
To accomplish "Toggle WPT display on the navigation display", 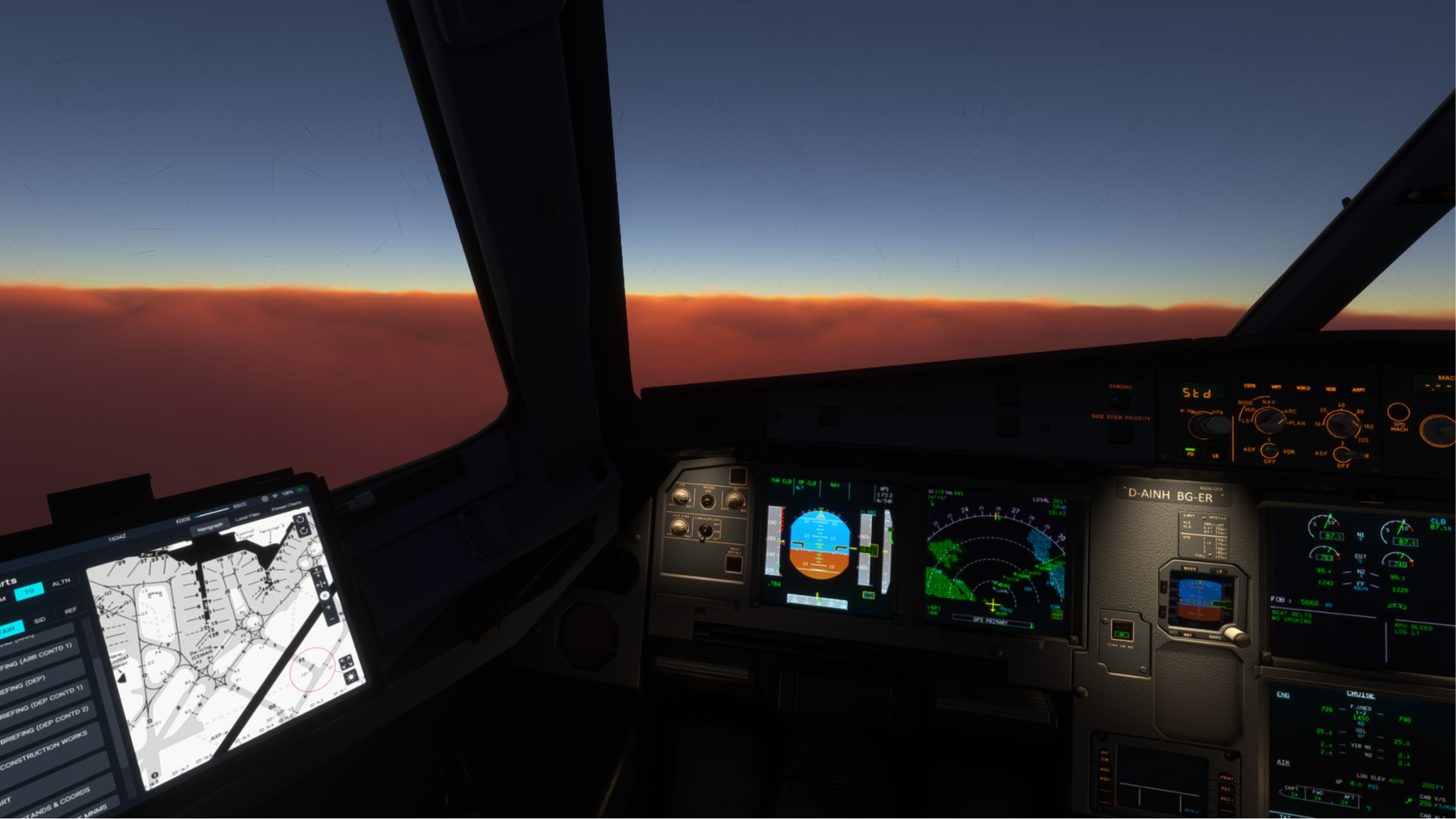I will tap(1276, 387).
